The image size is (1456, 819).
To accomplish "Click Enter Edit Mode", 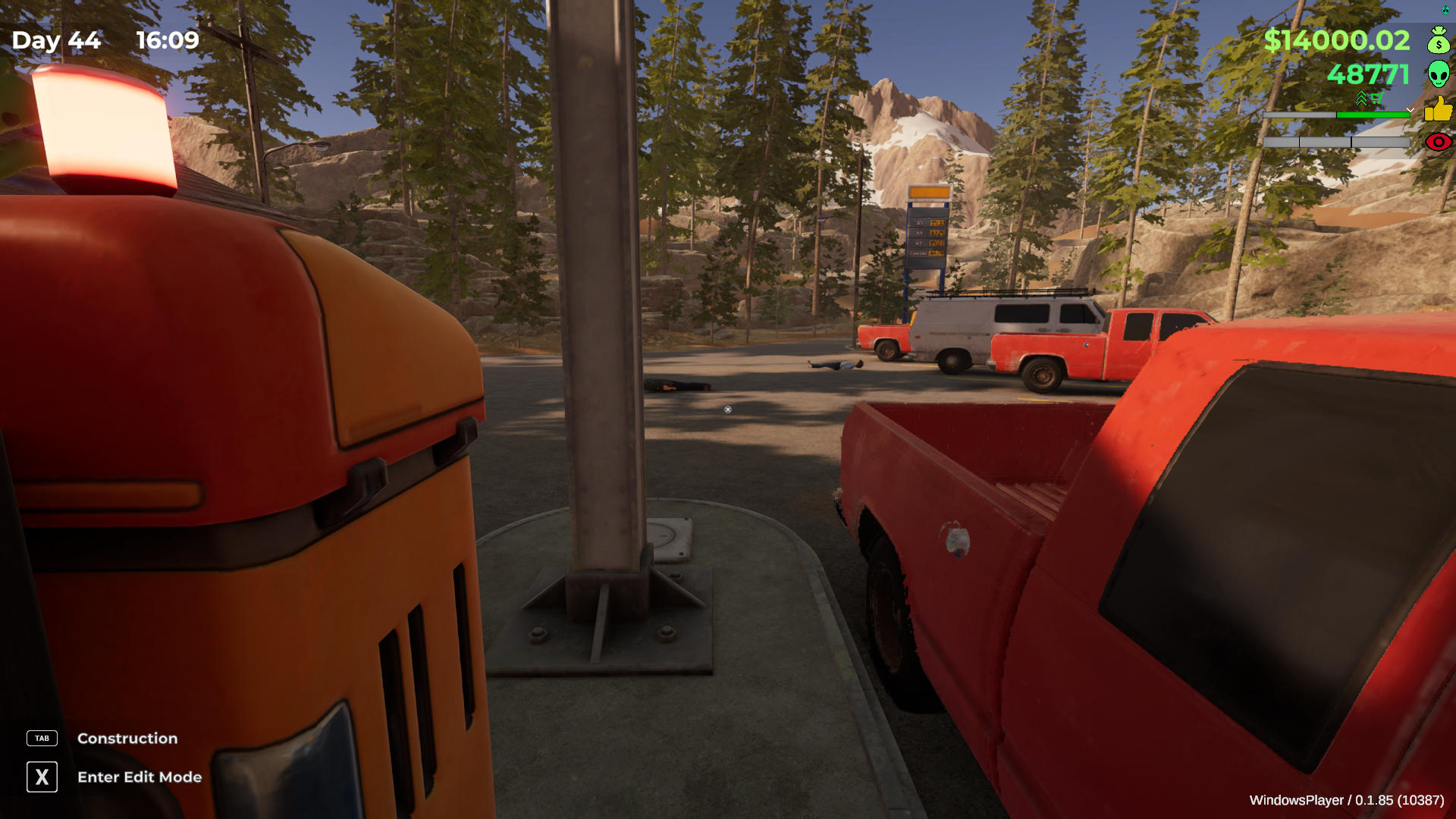I will pyautogui.click(x=139, y=777).
